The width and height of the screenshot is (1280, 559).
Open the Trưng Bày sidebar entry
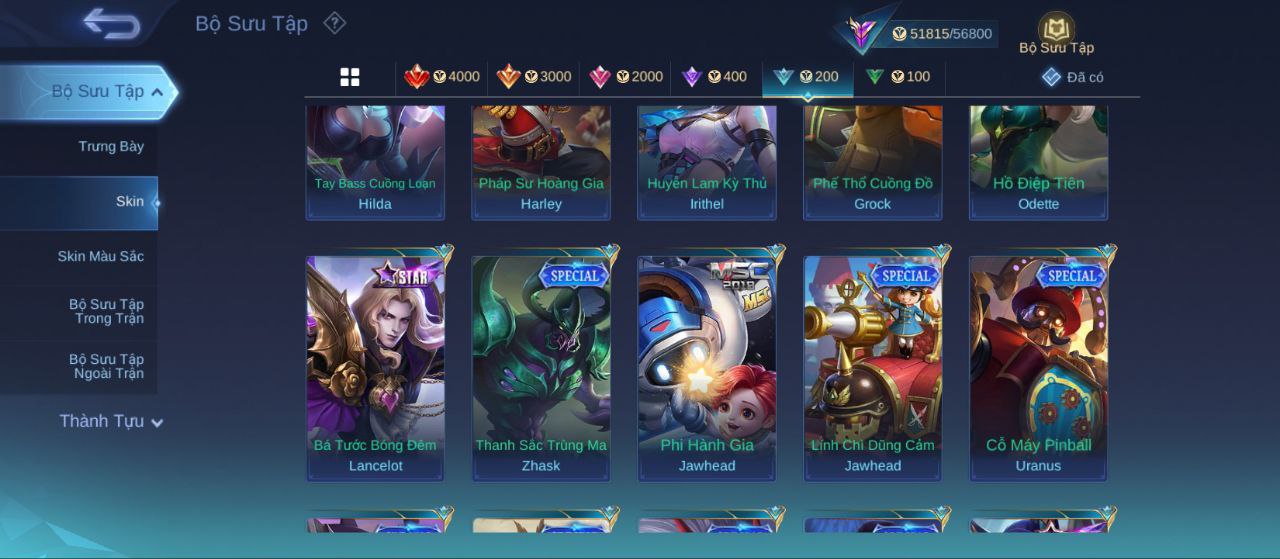click(111, 147)
